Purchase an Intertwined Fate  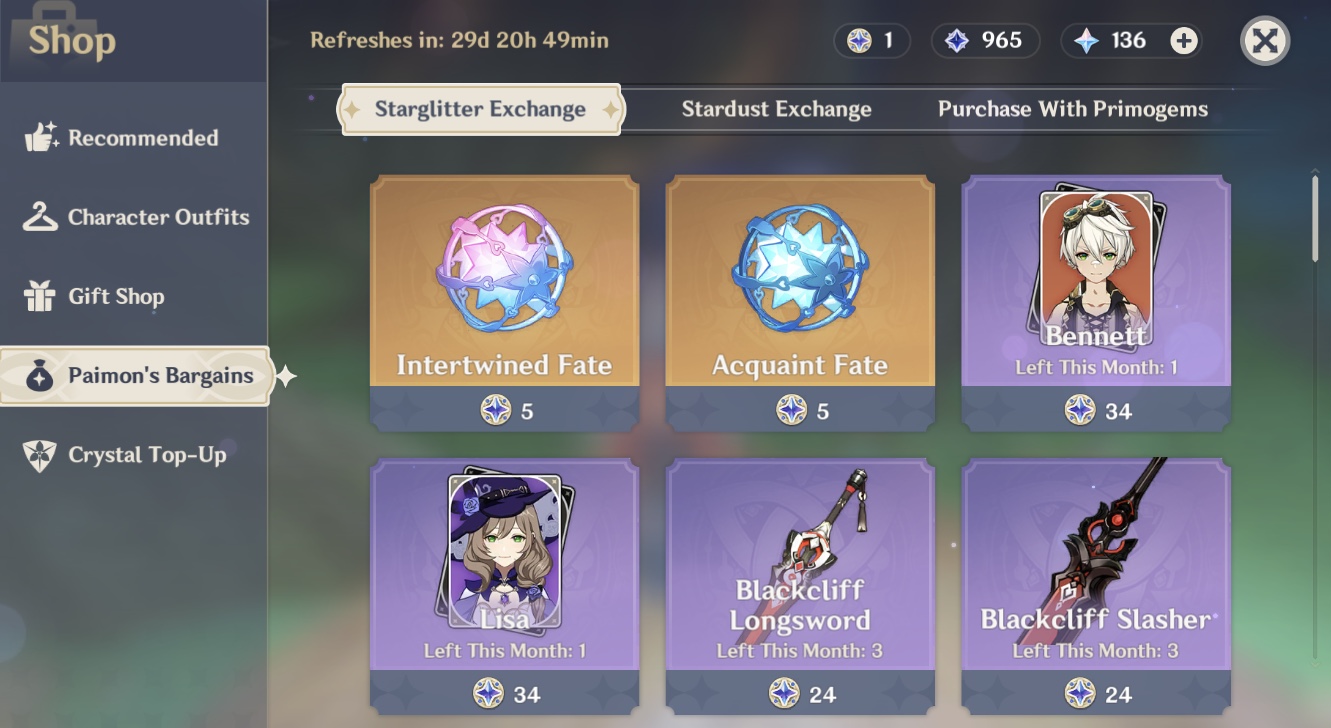504,290
